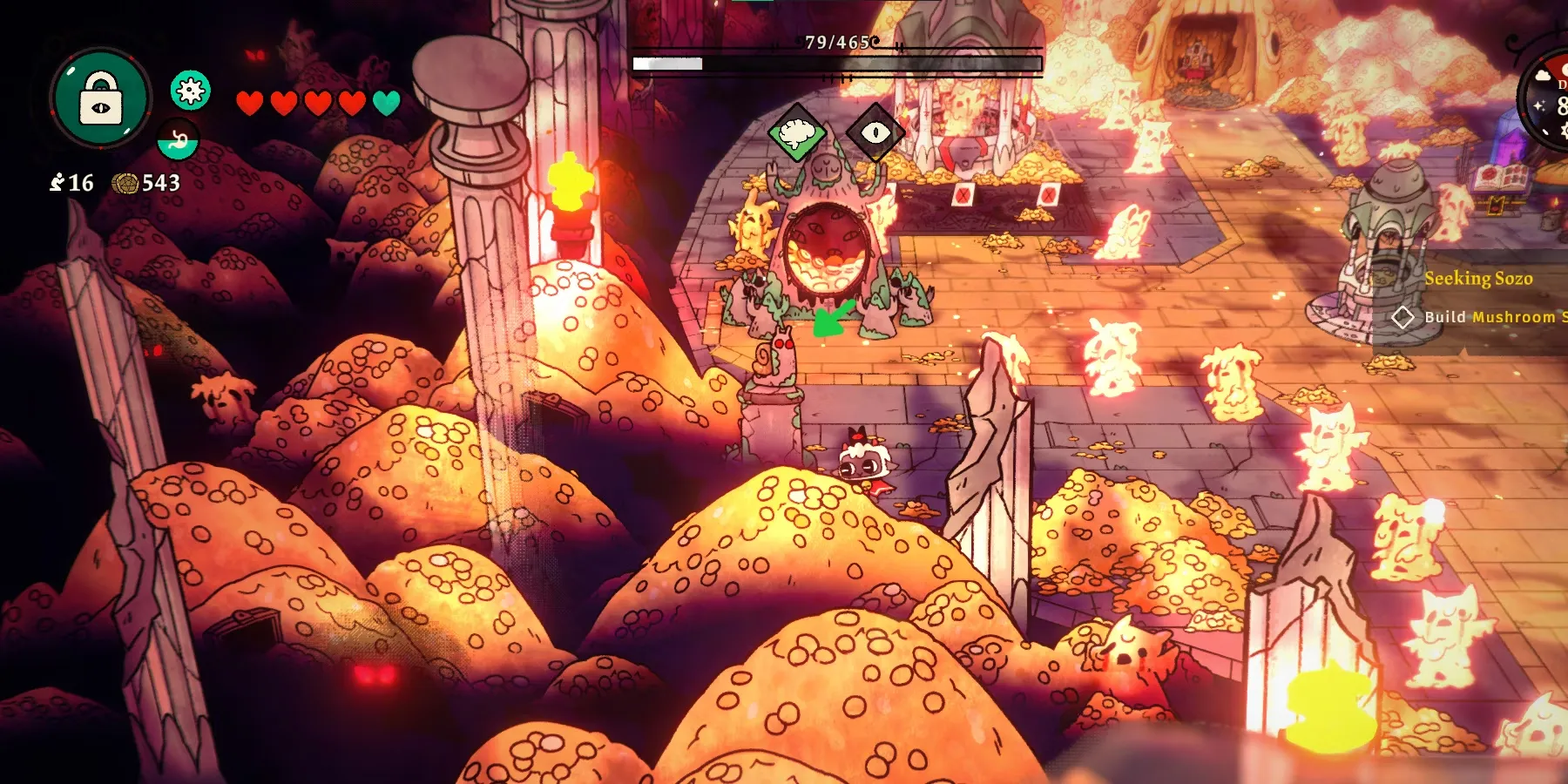Image resolution: width=1568 pixels, height=784 pixels.
Task: Select the eye diamond marker
Action: (875, 132)
